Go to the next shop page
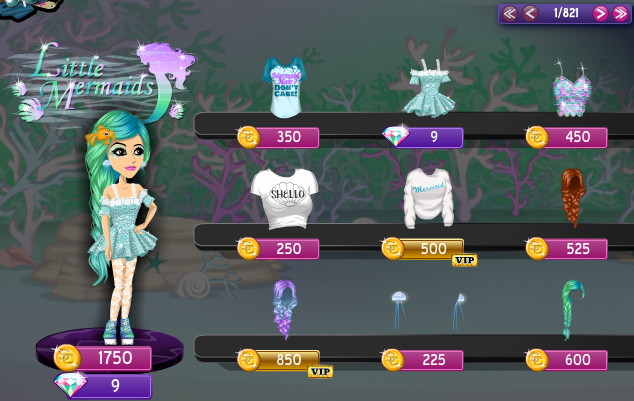Image resolution: width=634 pixels, height=401 pixels. tap(600, 13)
